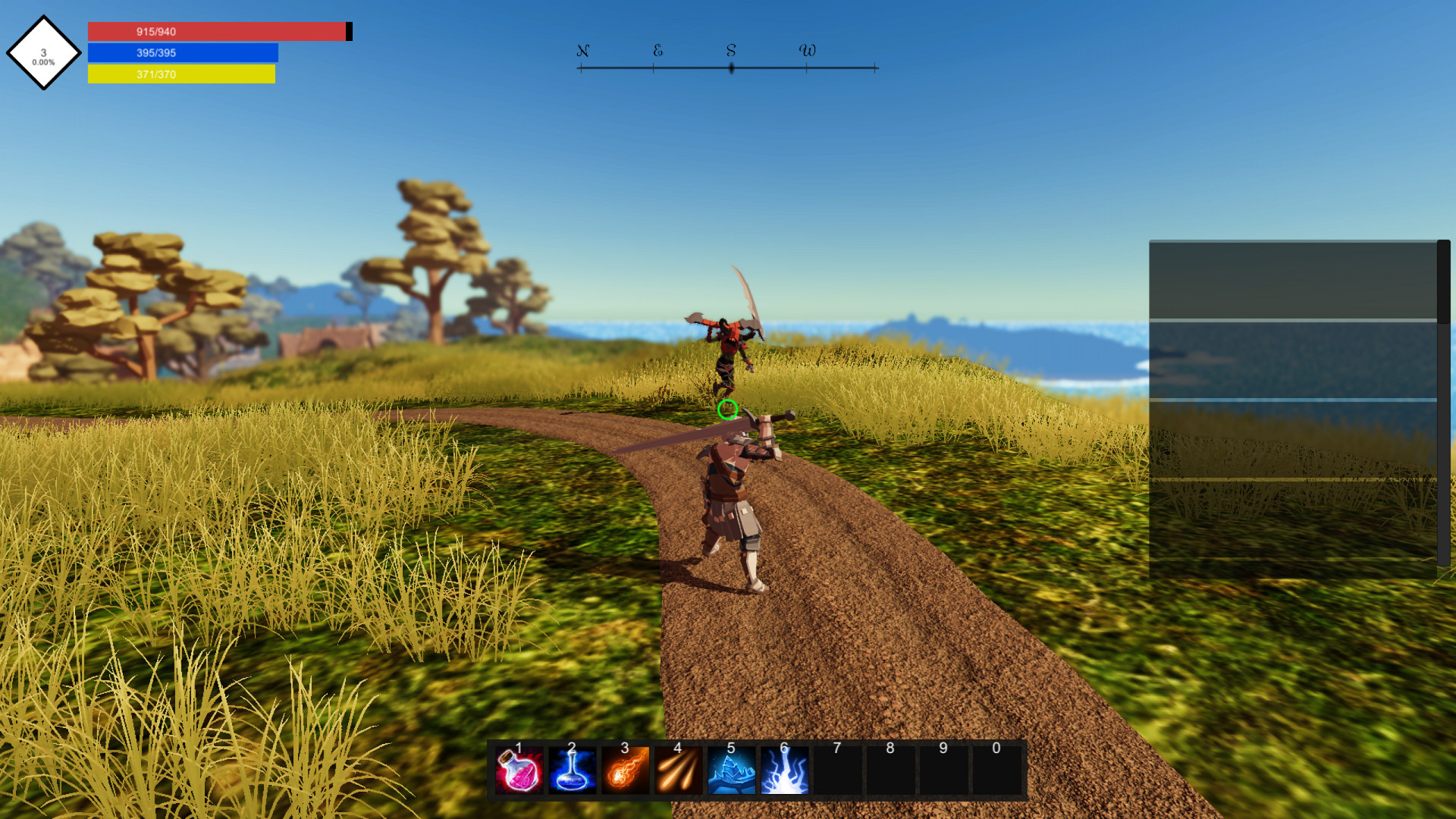The height and width of the screenshot is (819, 1456).
Task: Select the green circle enemy target marker
Action: click(729, 411)
